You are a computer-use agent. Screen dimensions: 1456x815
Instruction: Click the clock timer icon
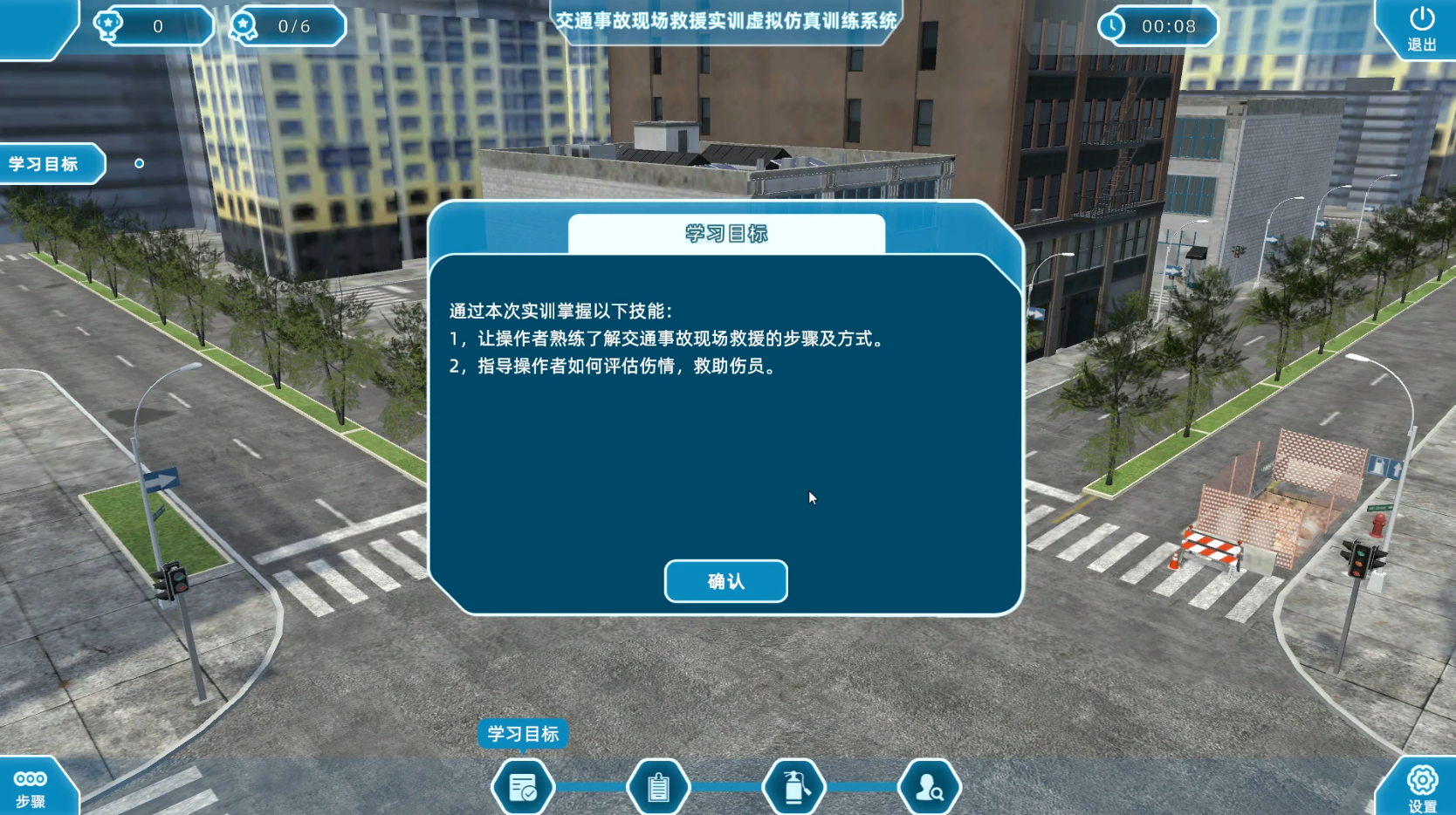click(x=1112, y=26)
